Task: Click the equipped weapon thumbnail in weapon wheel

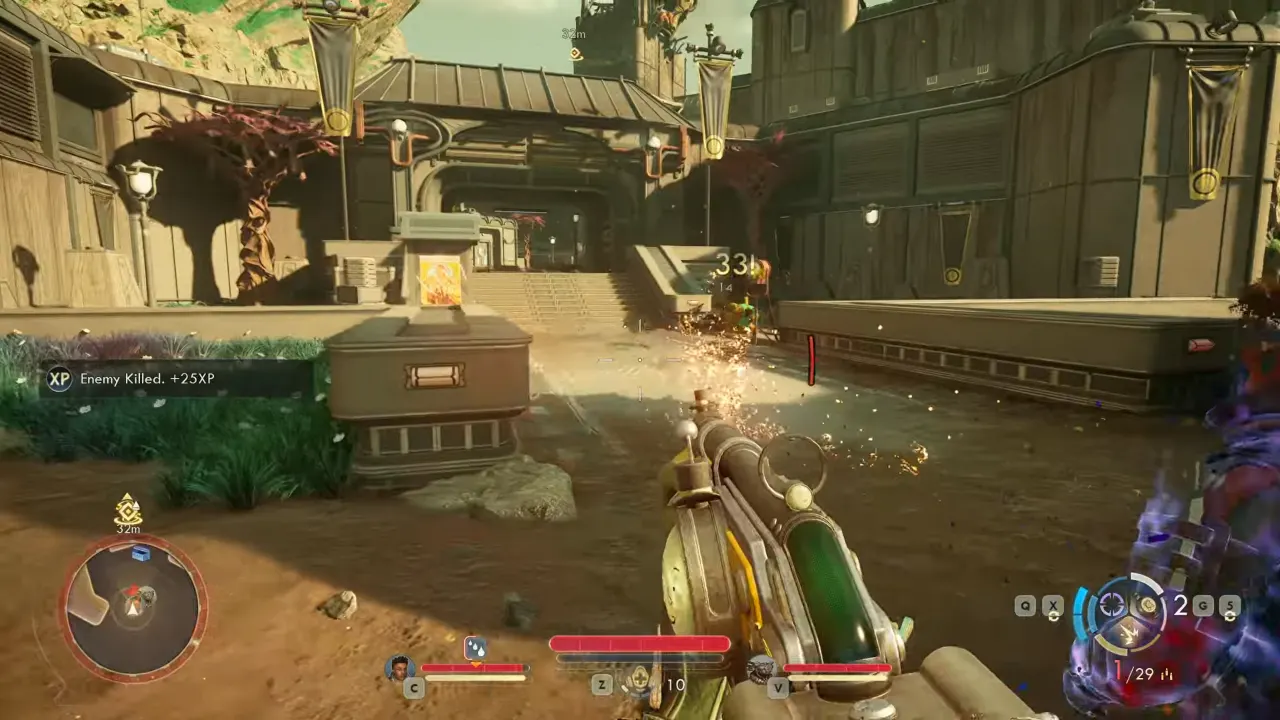Action: [1147, 603]
